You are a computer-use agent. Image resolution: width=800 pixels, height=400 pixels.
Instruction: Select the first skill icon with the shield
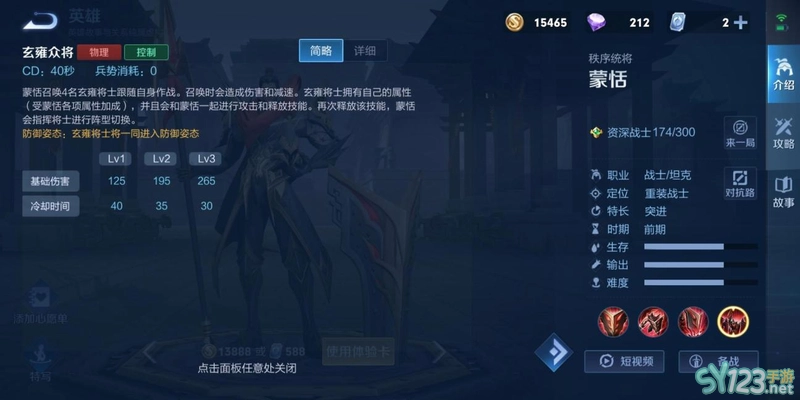(x=613, y=321)
